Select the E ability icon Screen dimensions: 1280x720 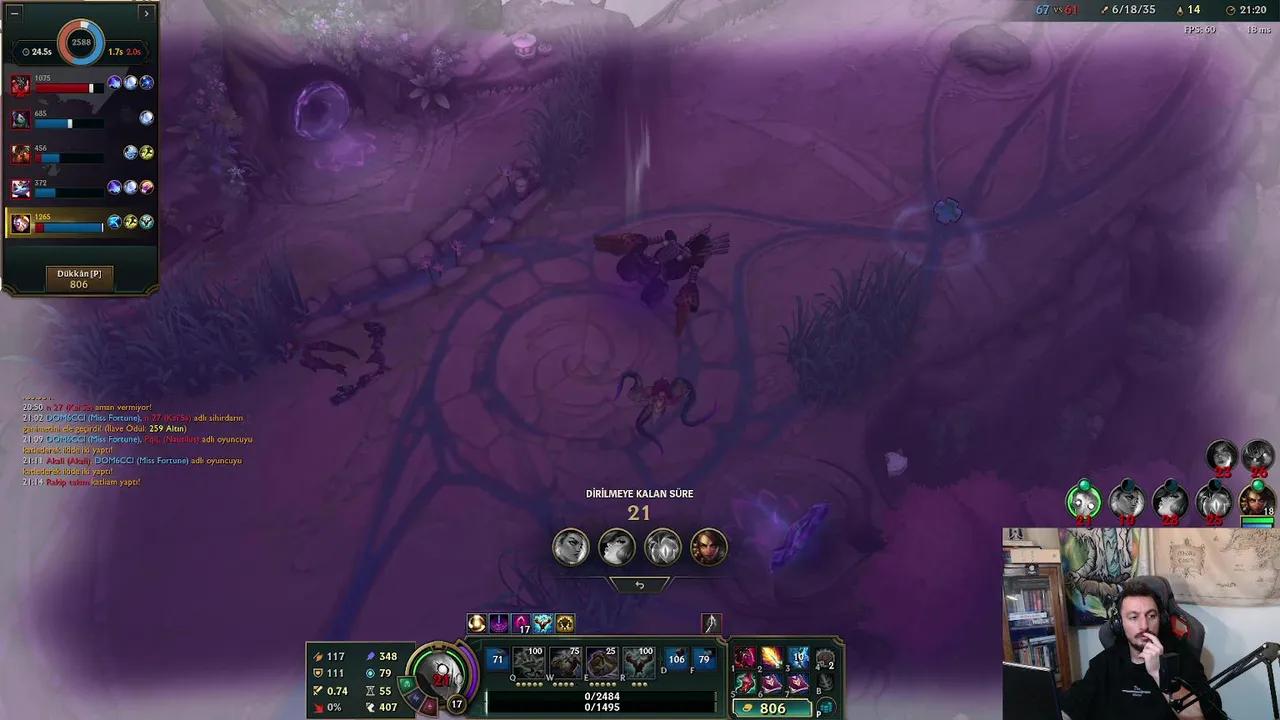(602, 661)
